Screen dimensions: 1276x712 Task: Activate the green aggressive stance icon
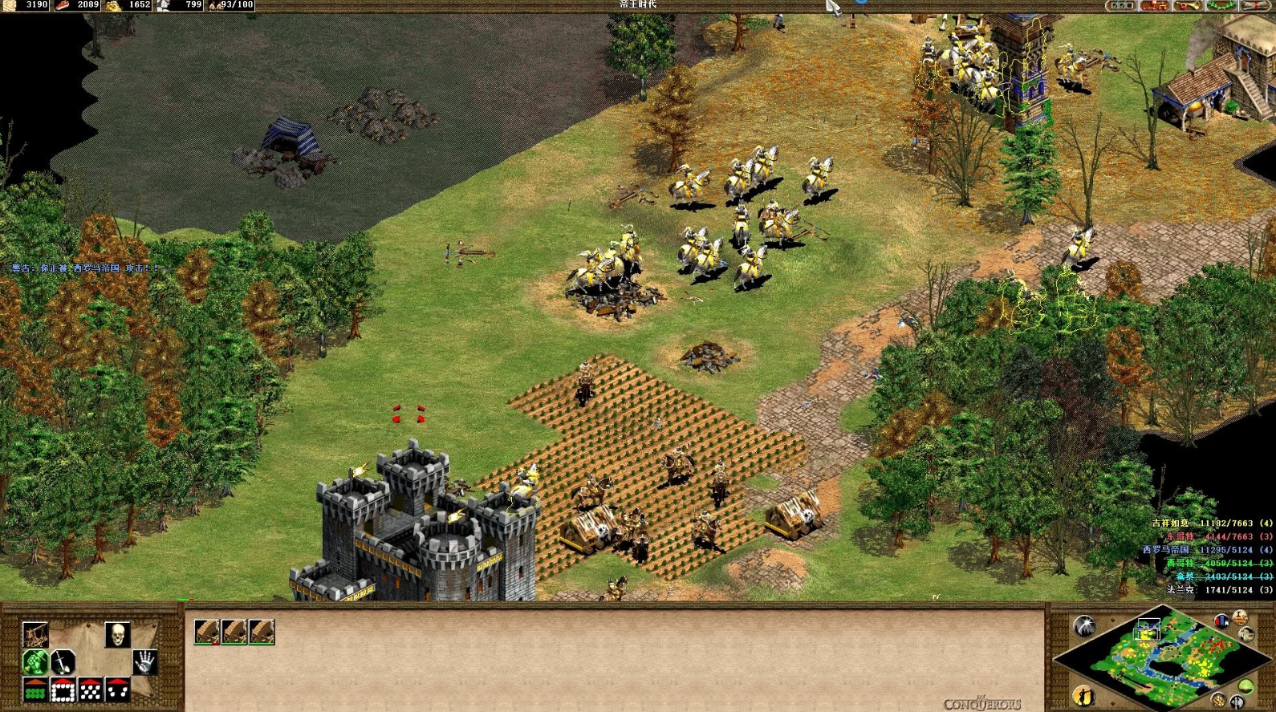36,662
